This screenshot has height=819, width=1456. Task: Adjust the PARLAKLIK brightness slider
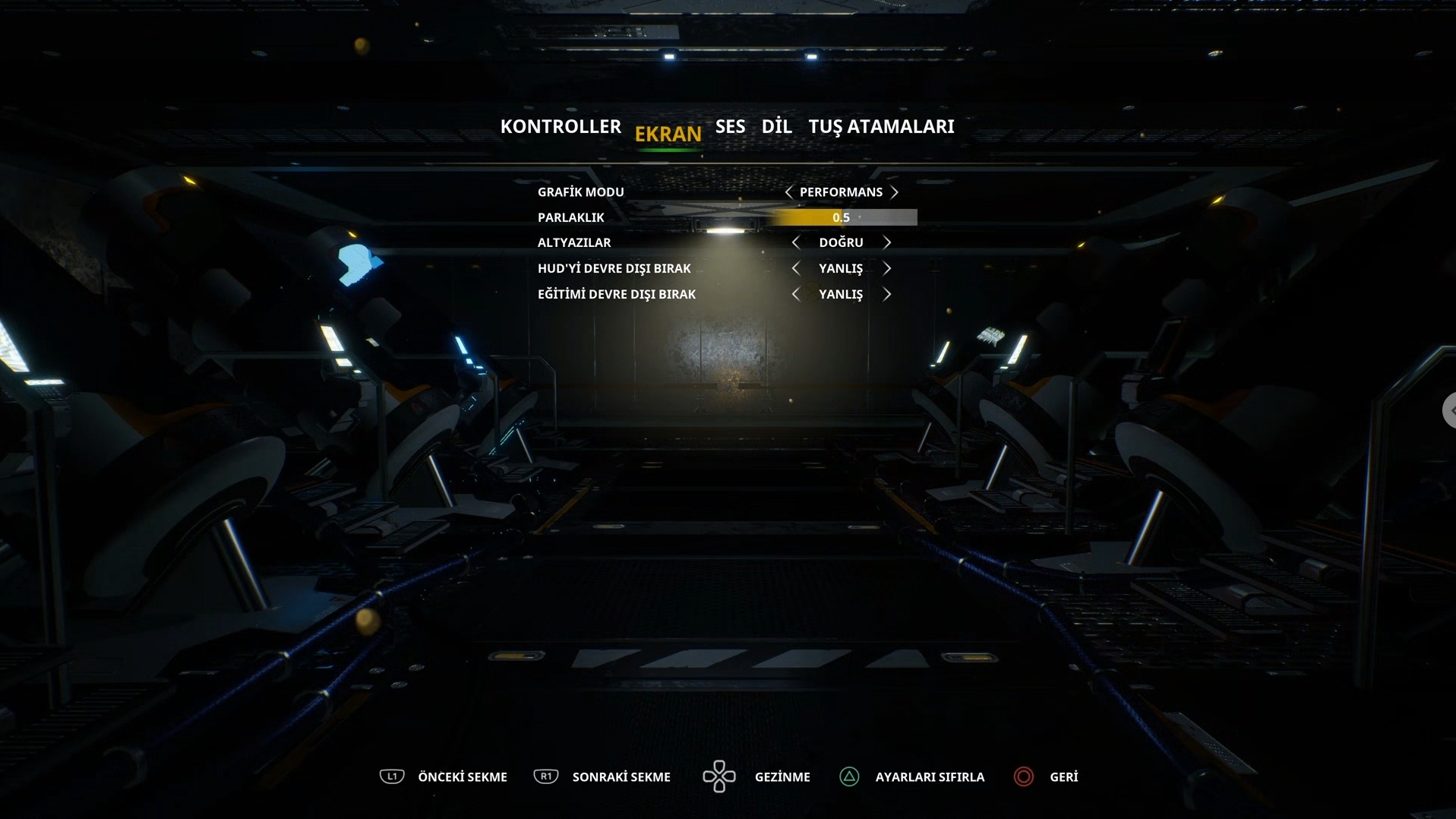[841, 218]
